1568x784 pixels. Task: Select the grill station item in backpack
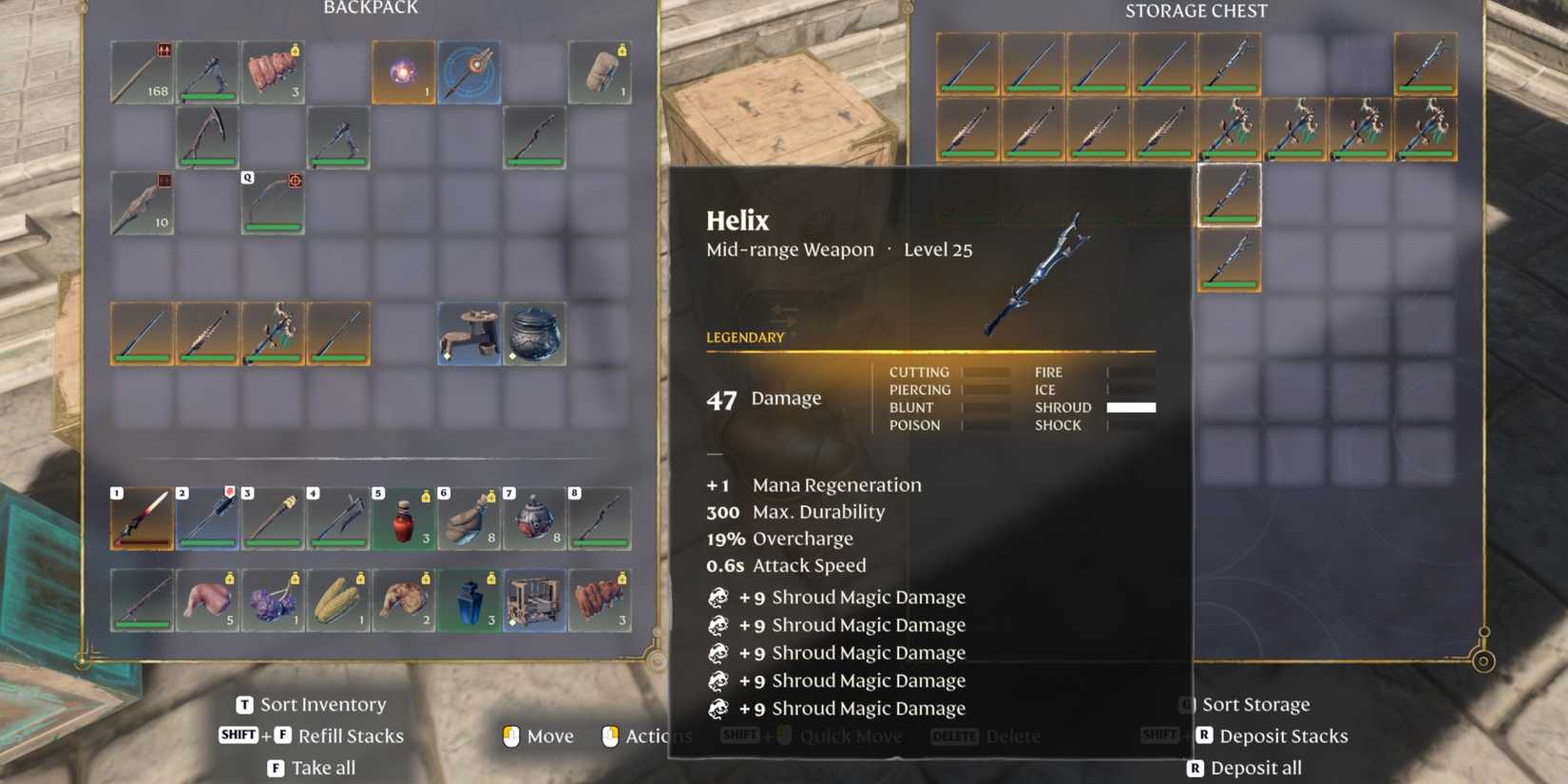pos(470,334)
